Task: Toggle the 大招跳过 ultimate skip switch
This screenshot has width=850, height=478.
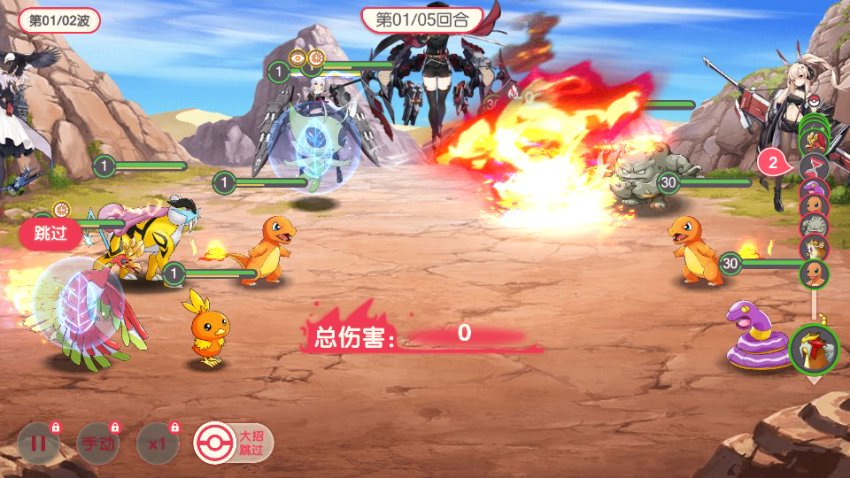Action: [233, 442]
